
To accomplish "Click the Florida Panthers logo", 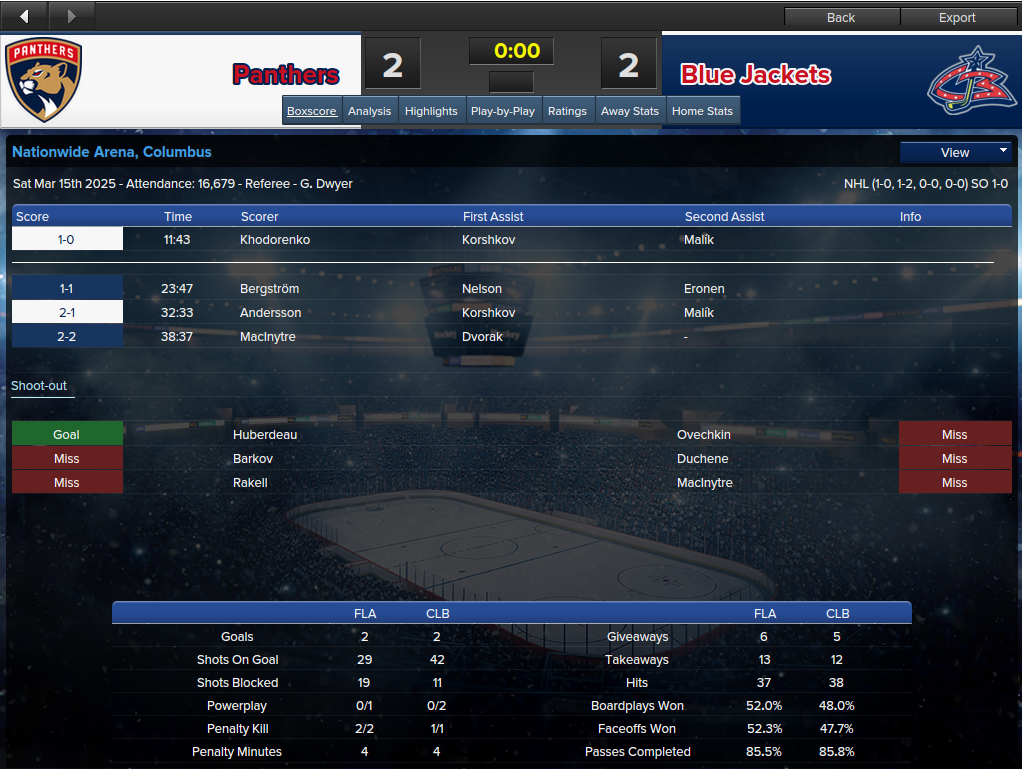I will pyautogui.click(x=43, y=80).
